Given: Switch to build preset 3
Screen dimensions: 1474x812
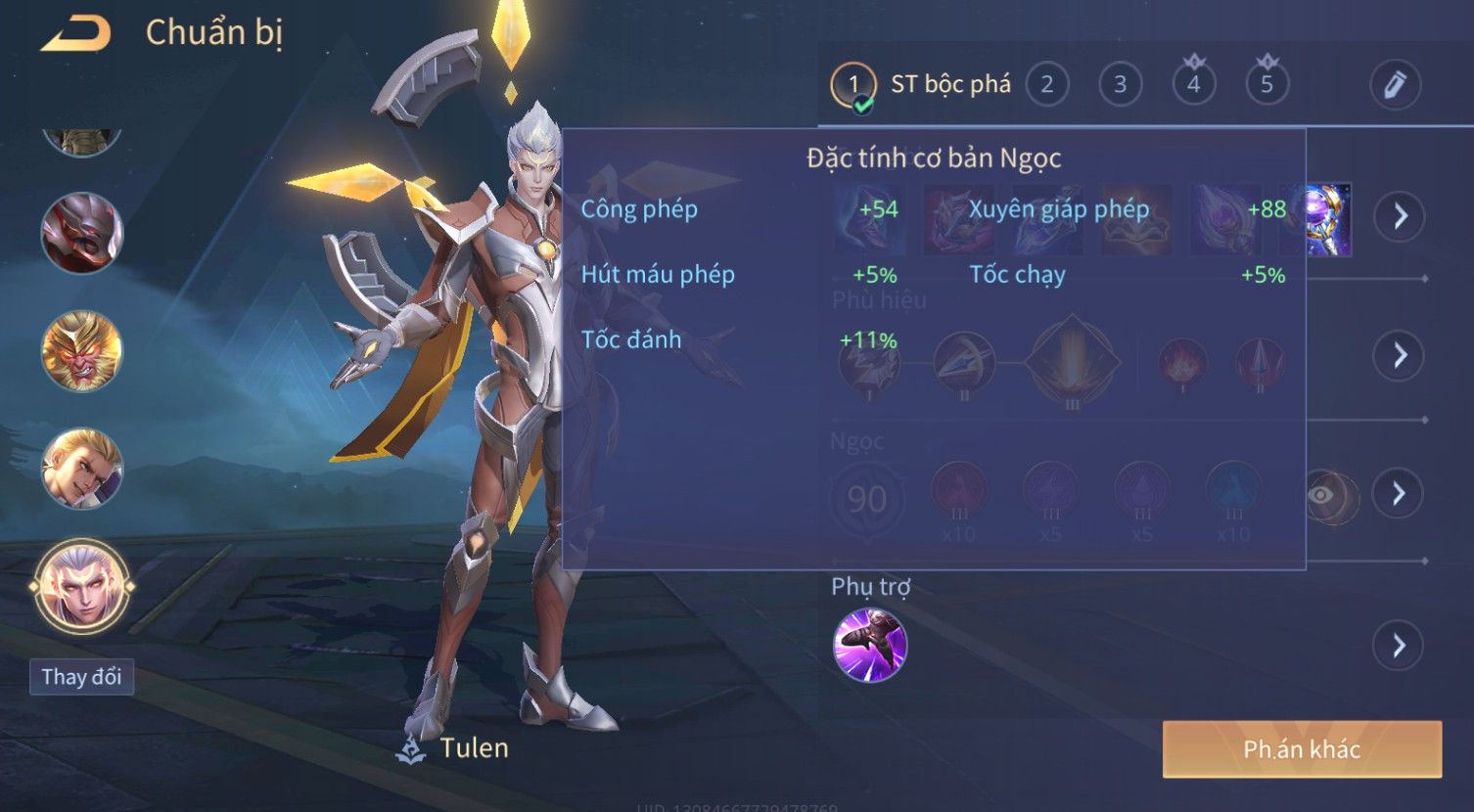Looking at the screenshot, I should (x=1120, y=85).
